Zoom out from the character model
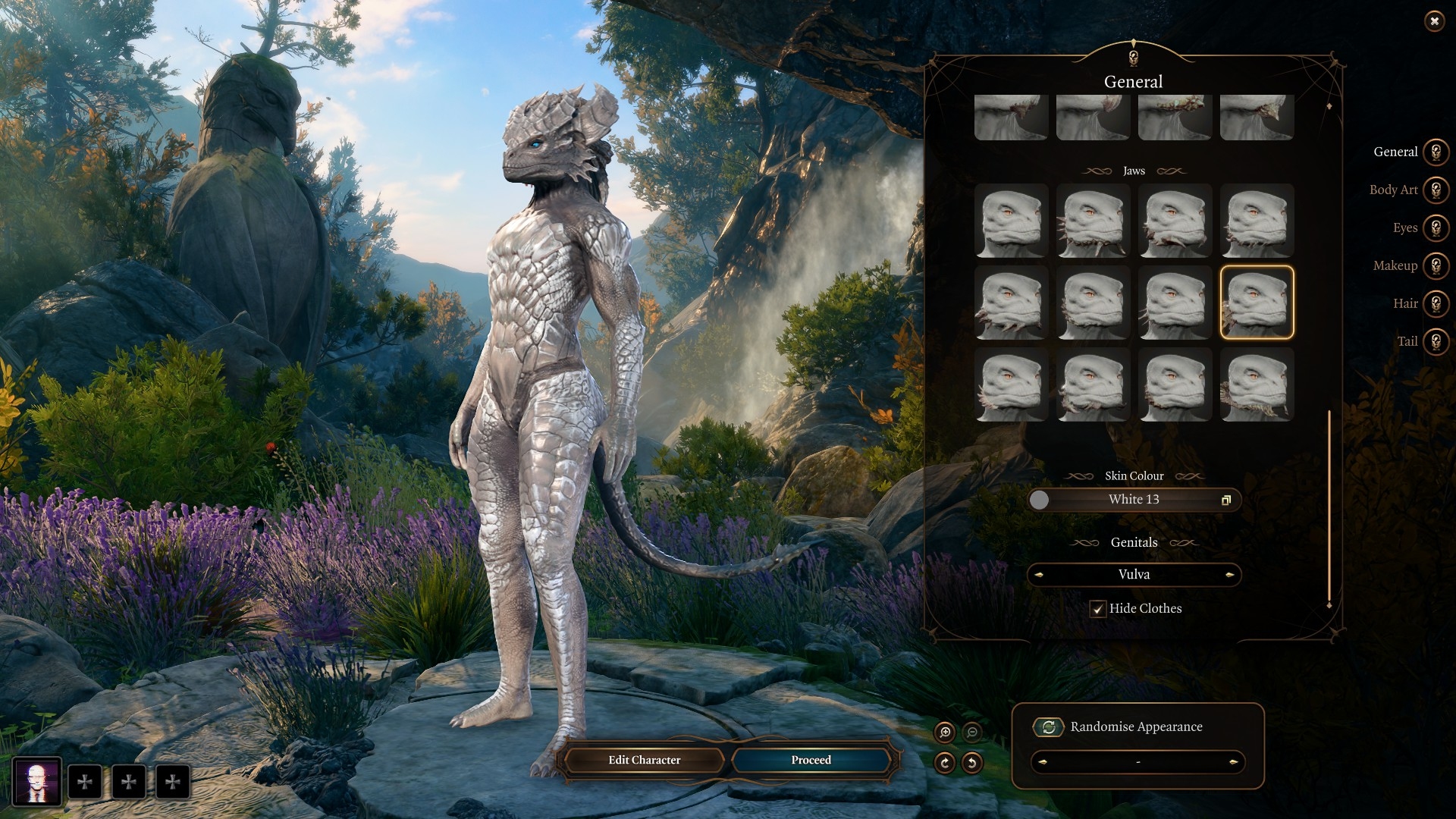Viewport: 1456px width, 819px height. coord(972,733)
